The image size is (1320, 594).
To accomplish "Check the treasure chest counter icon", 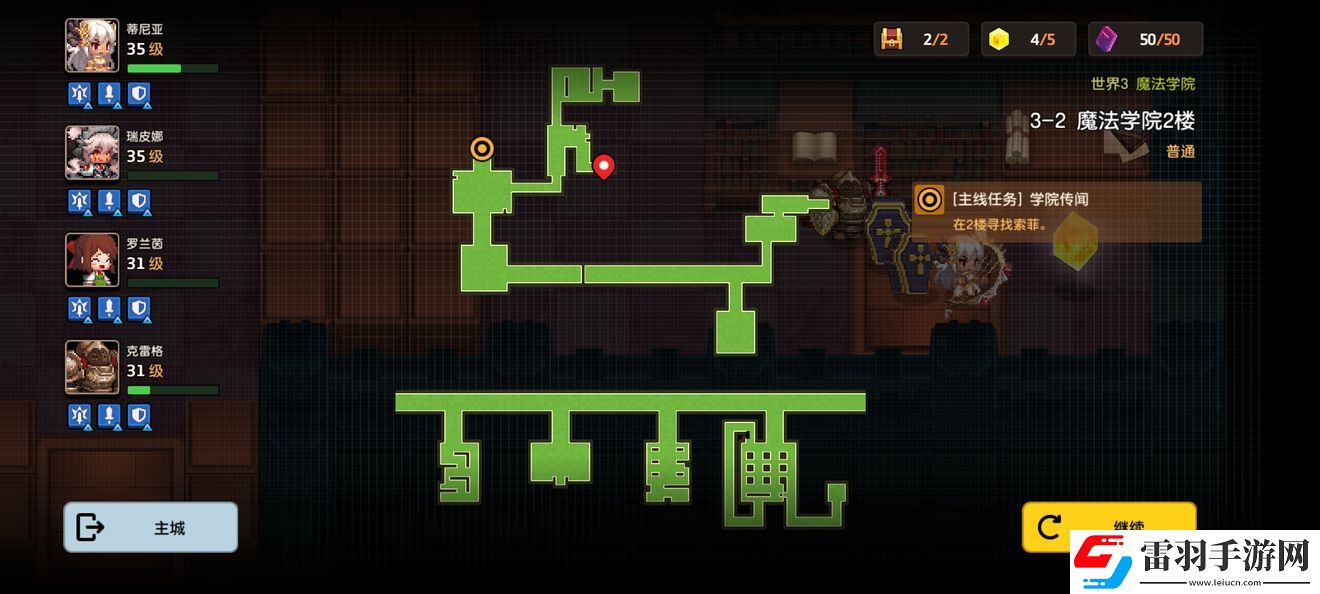I will 891,39.
